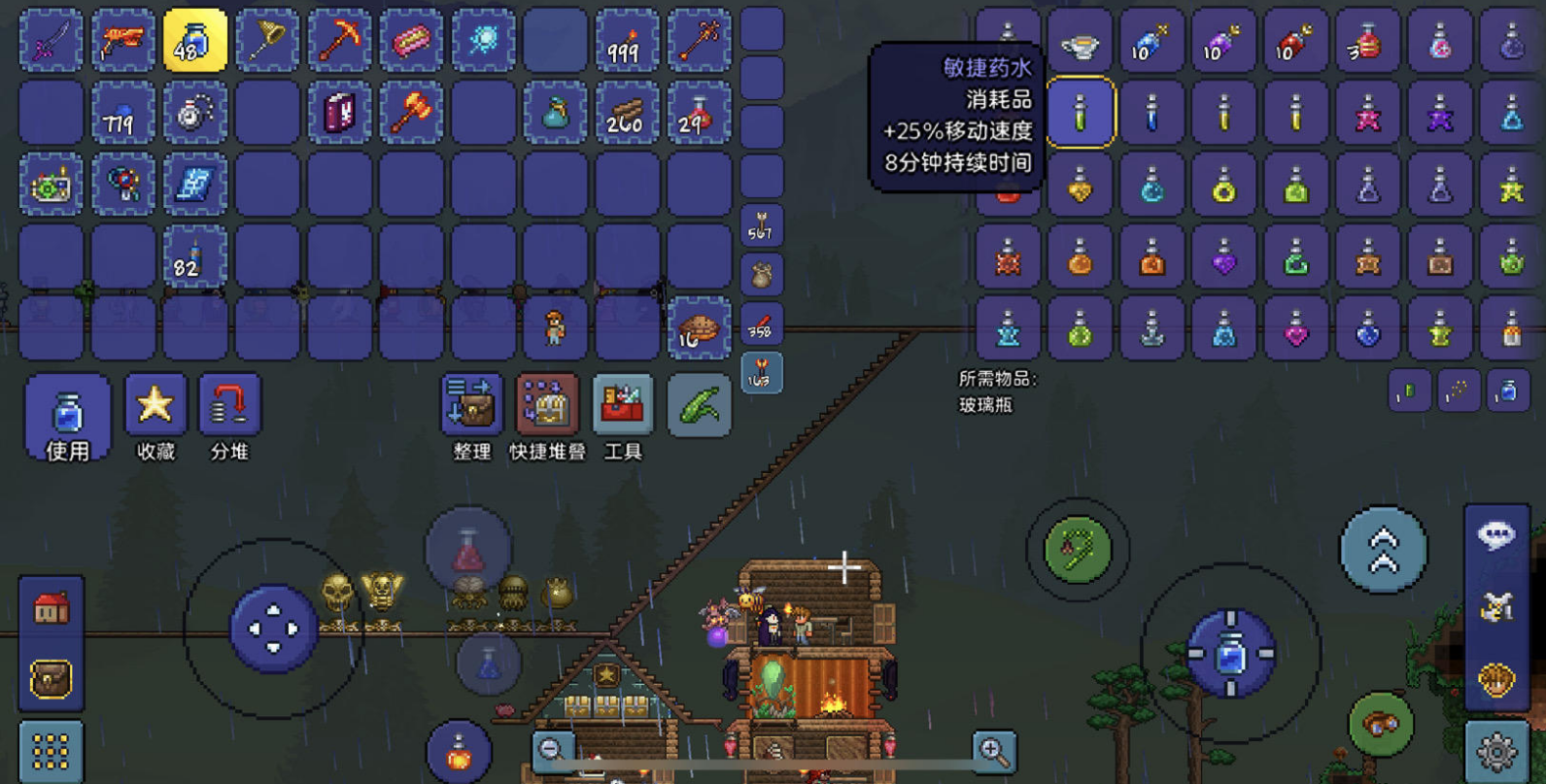
Task: Open the settings gear
Action: 1496,751
